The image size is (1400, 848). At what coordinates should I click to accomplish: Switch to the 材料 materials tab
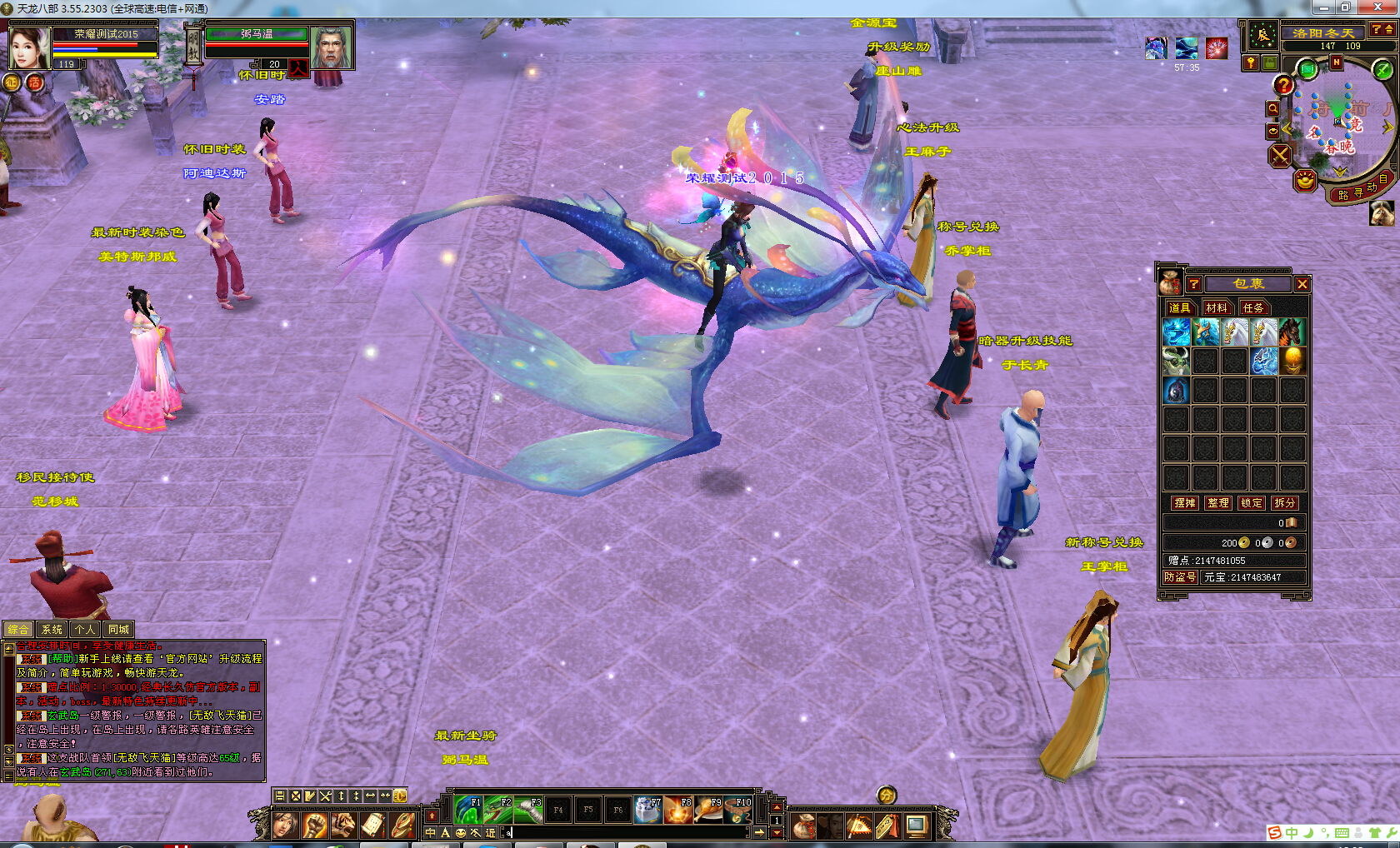(x=1216, y=308)
